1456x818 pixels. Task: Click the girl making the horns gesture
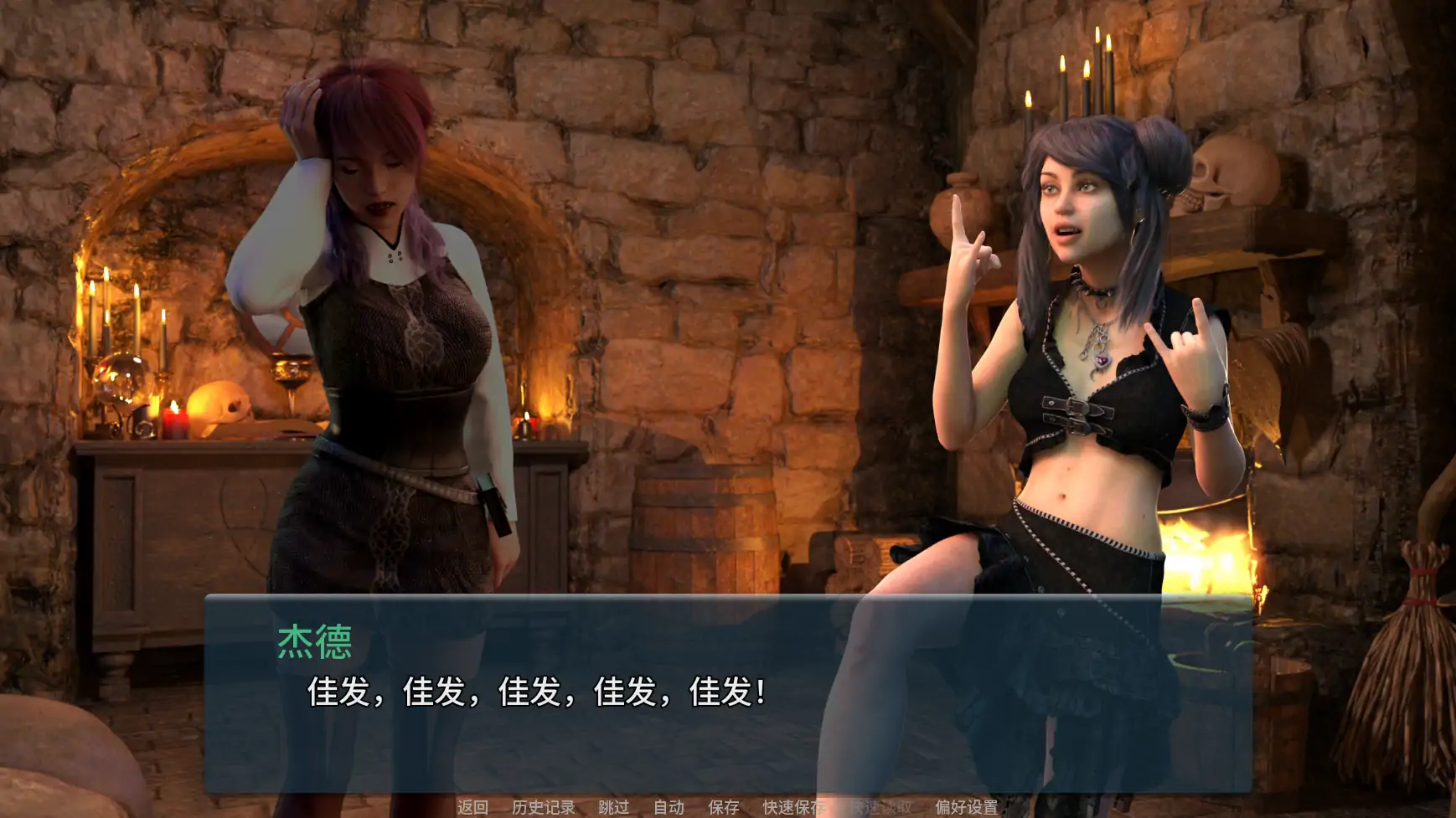pos(1081,335)
